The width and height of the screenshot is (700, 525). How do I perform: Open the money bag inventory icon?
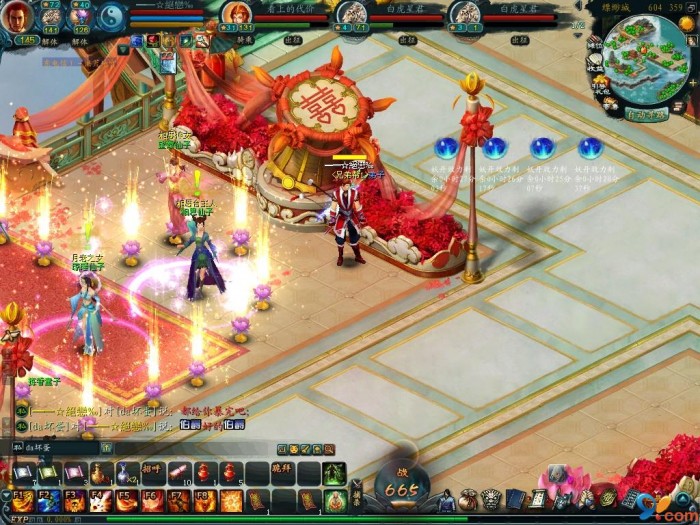coord(468,498)
